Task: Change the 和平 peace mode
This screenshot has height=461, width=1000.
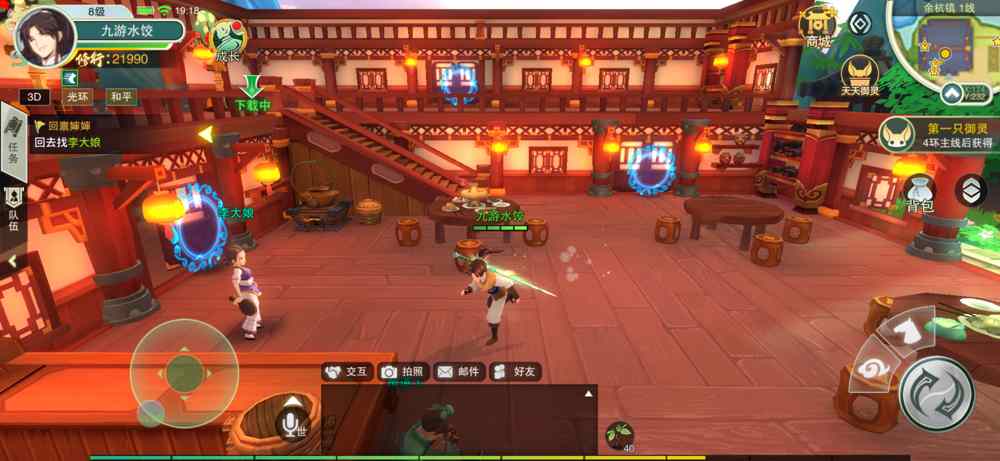Action: [x=121, y=97]
